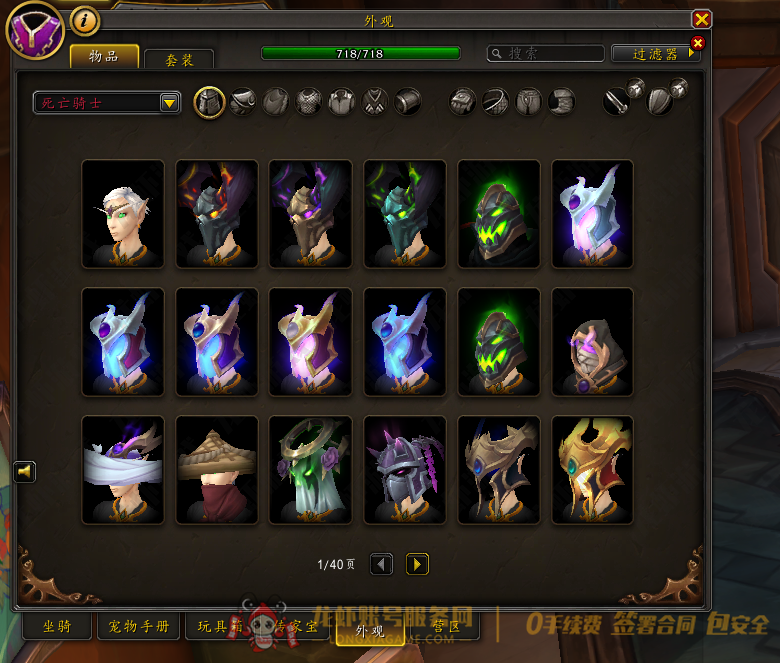Open the 过滤器 filter menu

(654, 54)
